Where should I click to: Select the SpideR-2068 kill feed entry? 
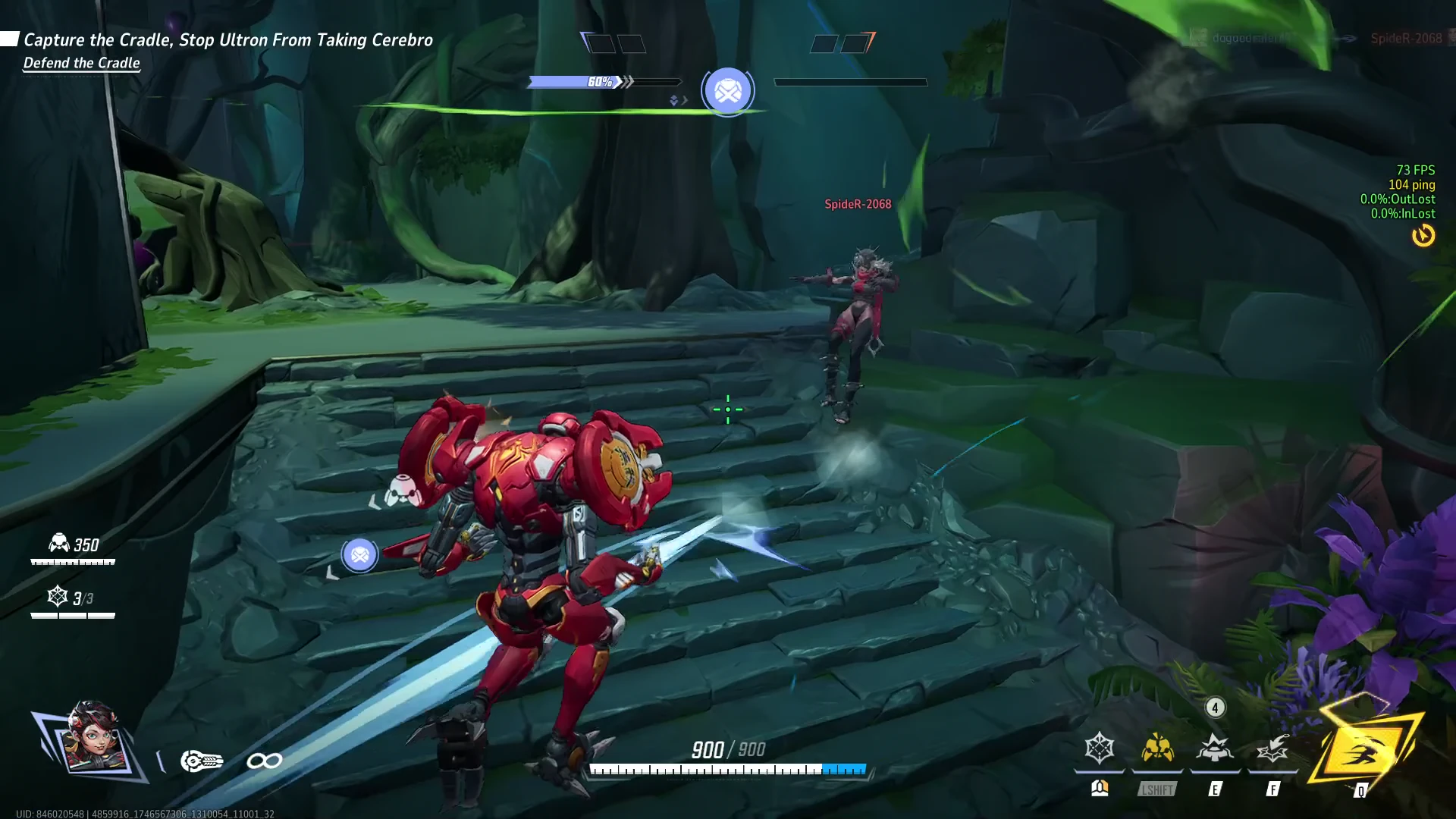pos(1405,38)
